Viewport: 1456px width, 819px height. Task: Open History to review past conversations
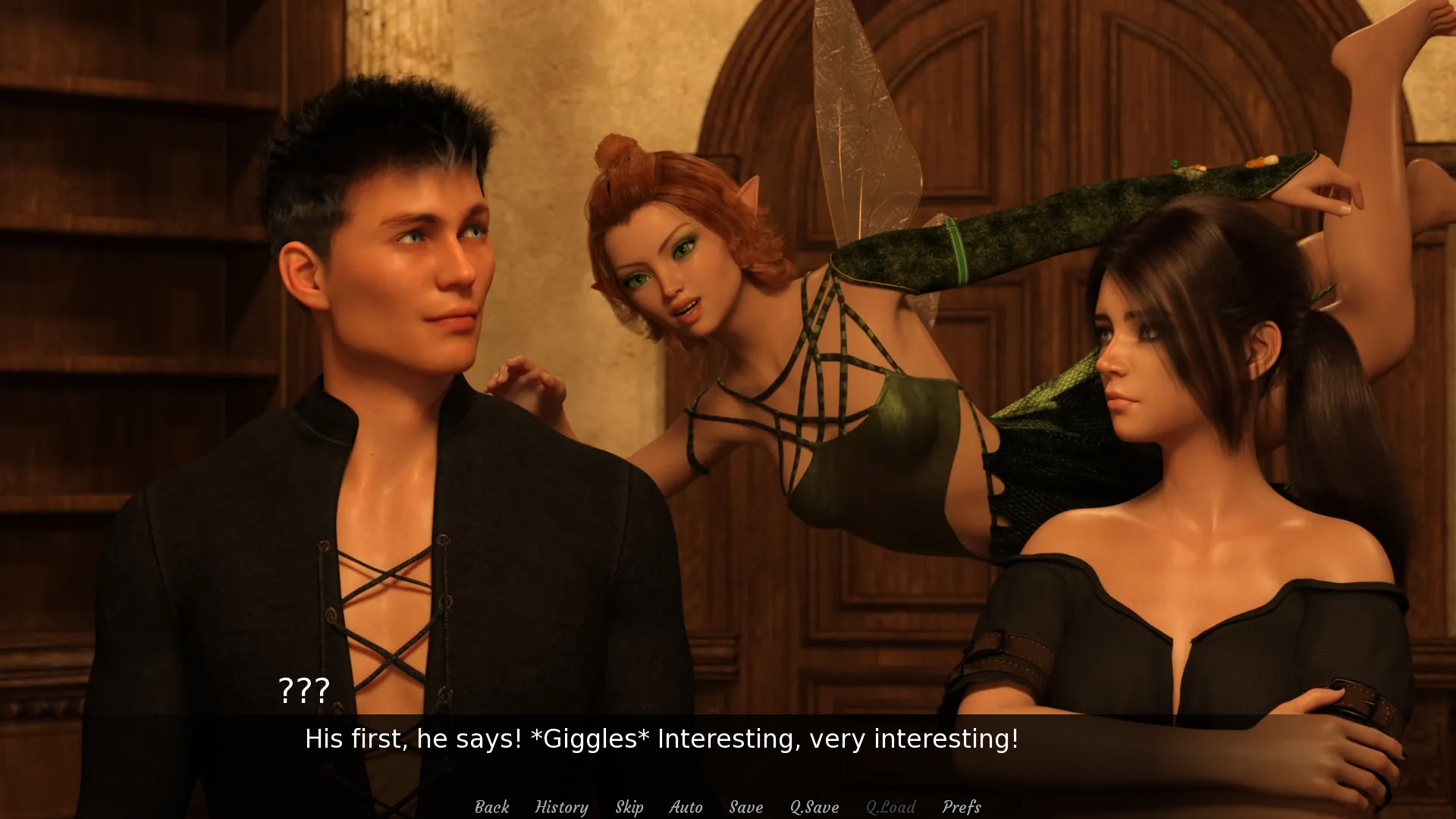(561, 807)
